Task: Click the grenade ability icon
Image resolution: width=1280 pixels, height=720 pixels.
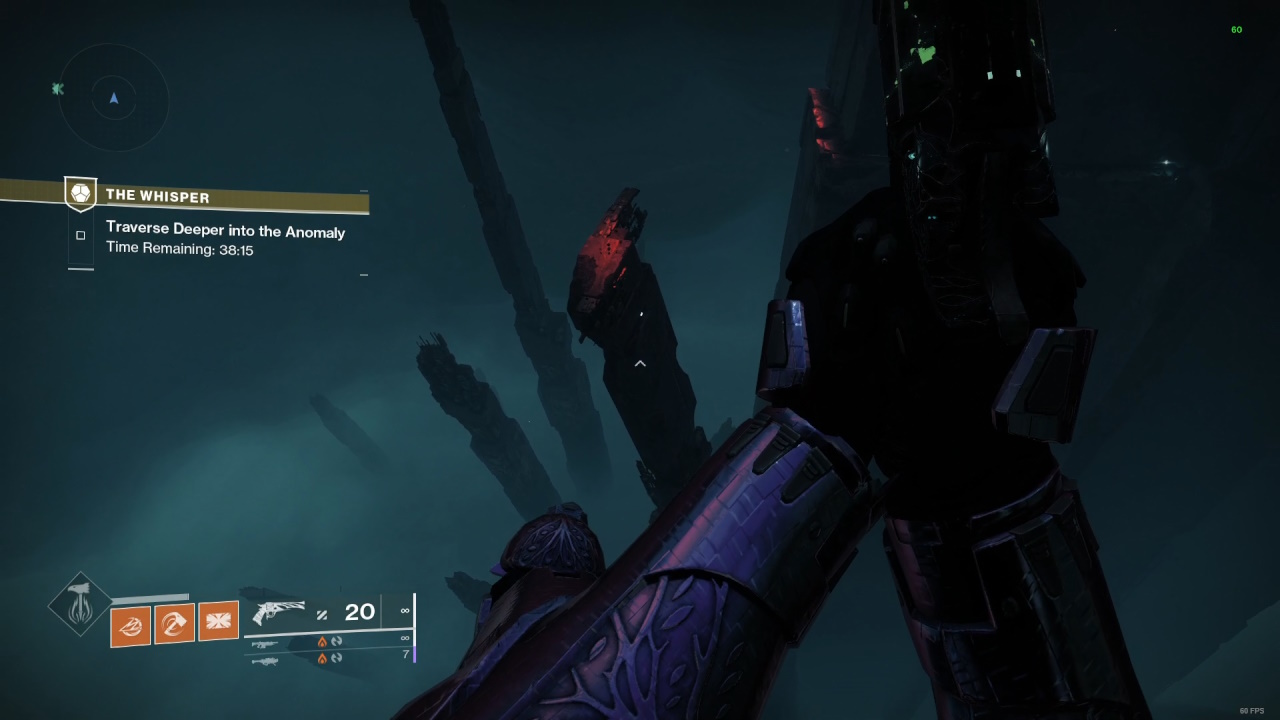Action: coord(131,625)
